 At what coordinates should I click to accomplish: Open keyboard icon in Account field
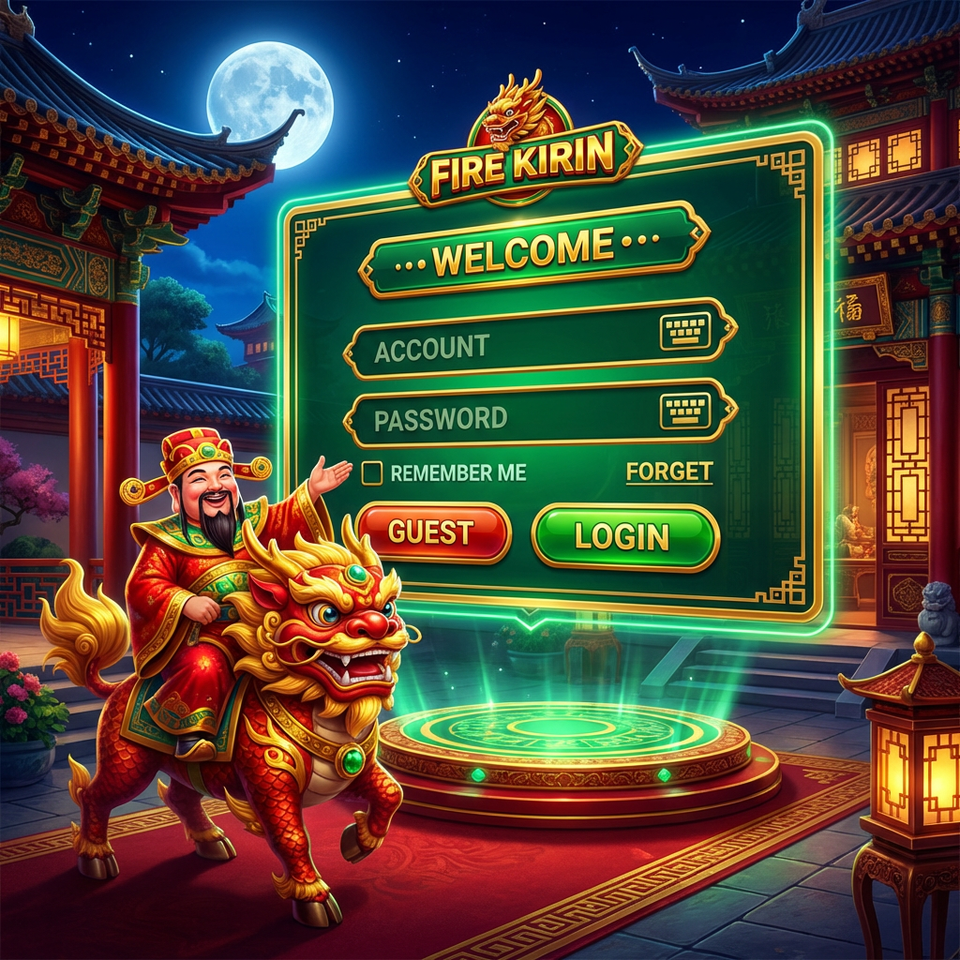685,331
